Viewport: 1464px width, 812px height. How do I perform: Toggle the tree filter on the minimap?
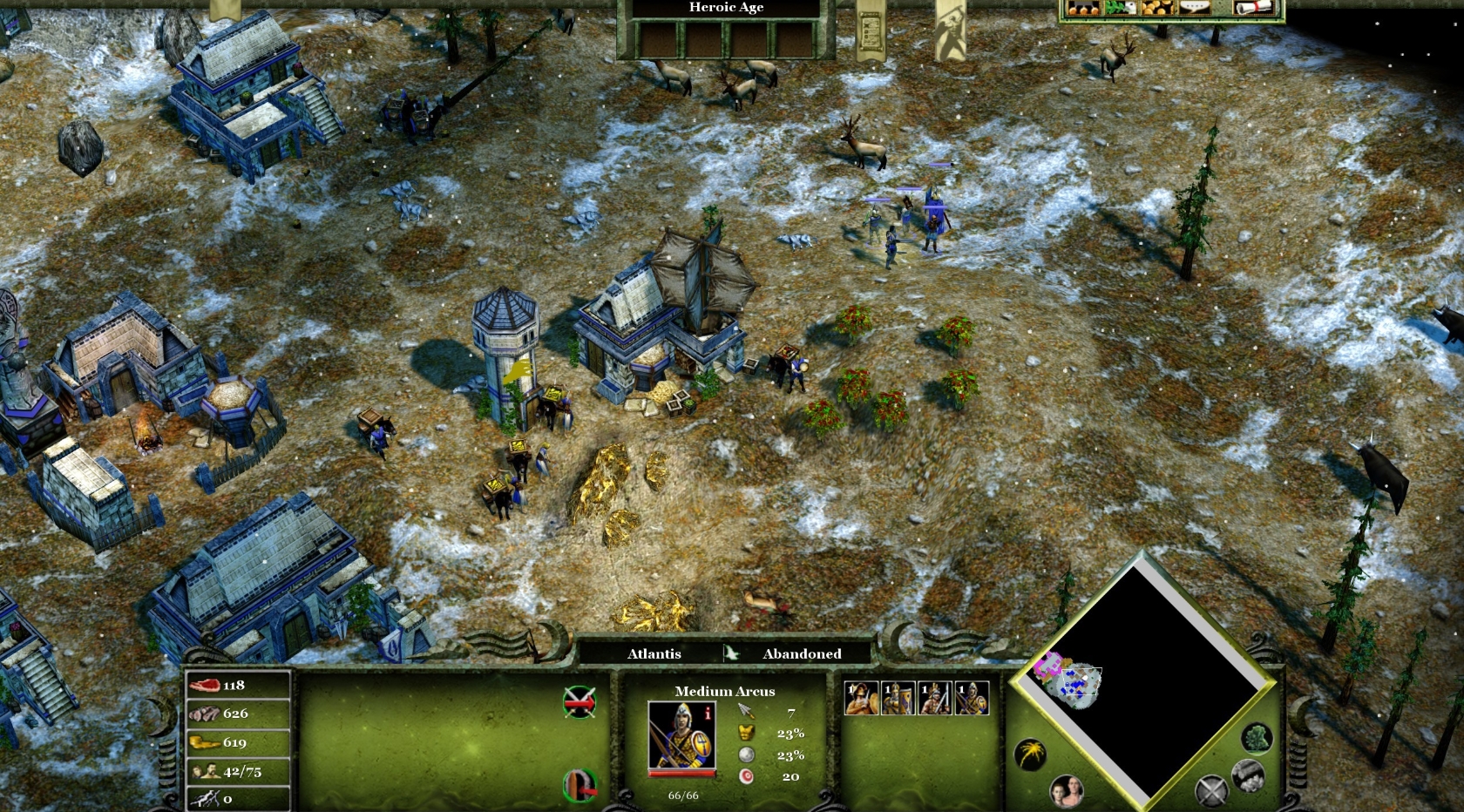coord(1256,740)
